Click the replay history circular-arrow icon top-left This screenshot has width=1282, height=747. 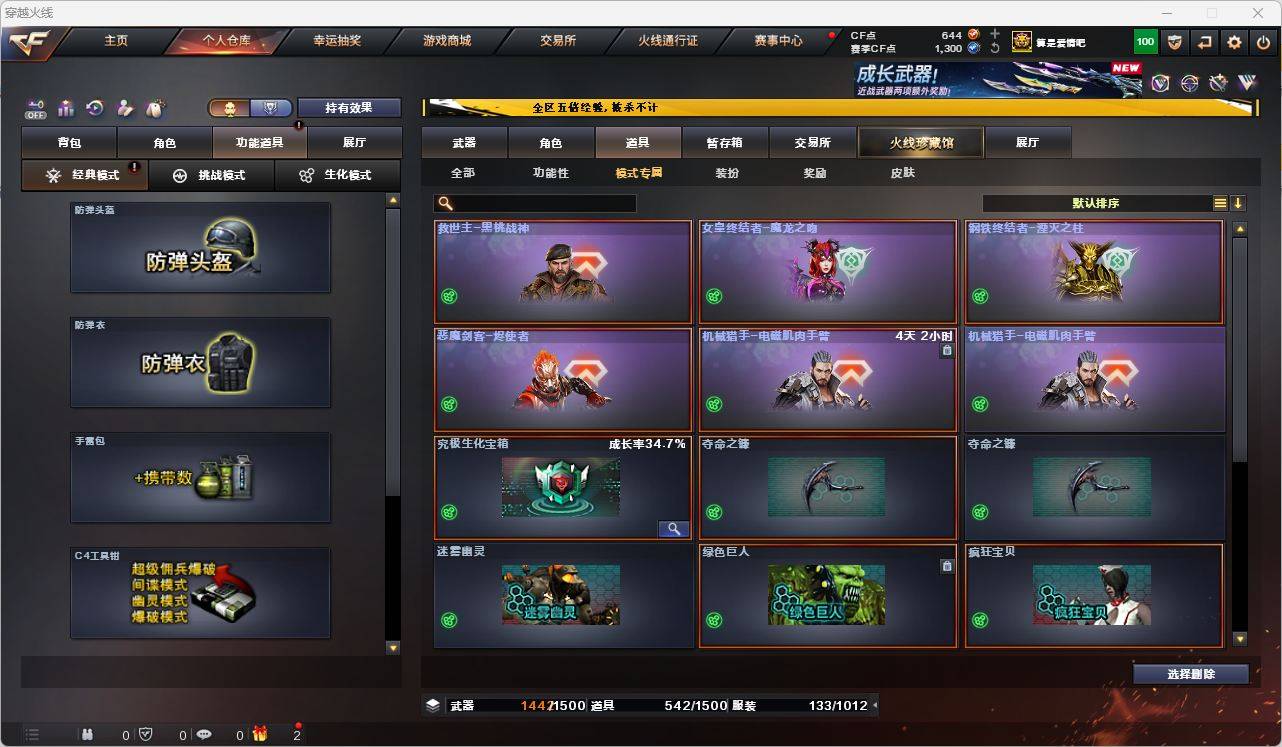[x=95, y=108]
